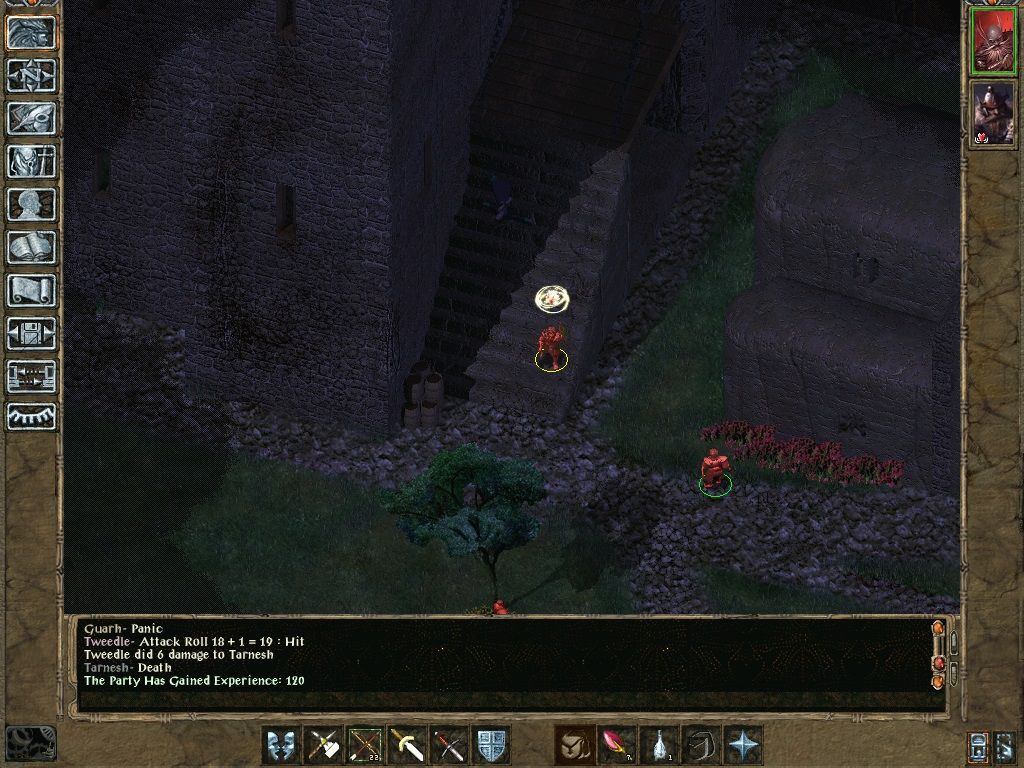Click the clock pause button
This screenshot has height=768, width=1024.
click(30, 743)
